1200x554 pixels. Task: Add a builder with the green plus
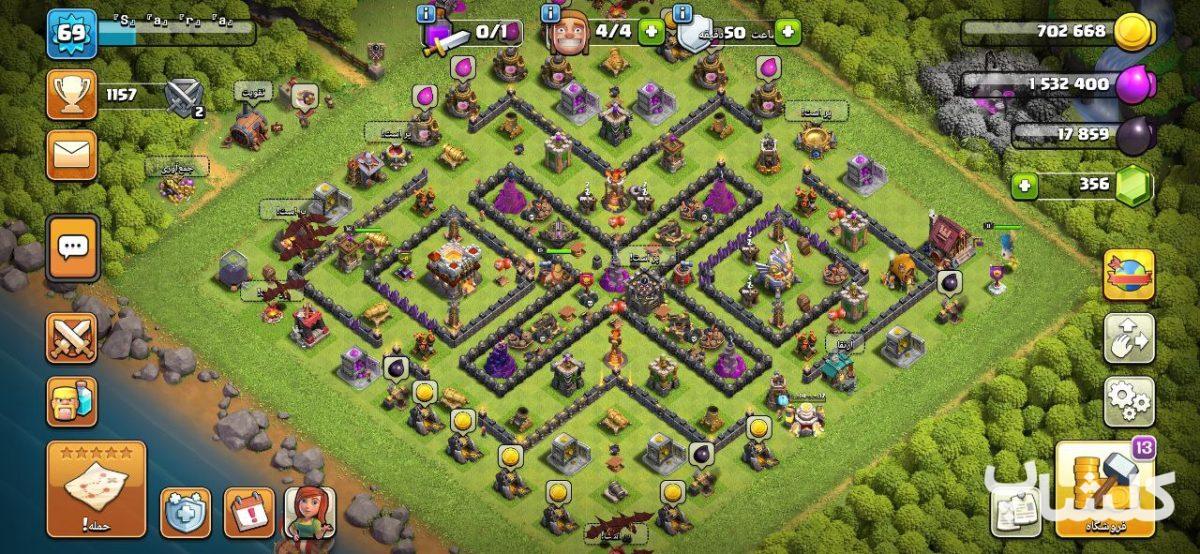(652, 31)
